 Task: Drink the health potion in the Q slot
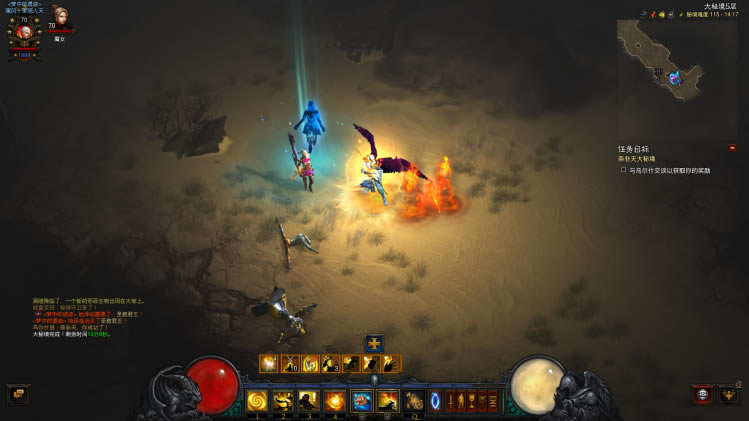(x=413, y=402)
